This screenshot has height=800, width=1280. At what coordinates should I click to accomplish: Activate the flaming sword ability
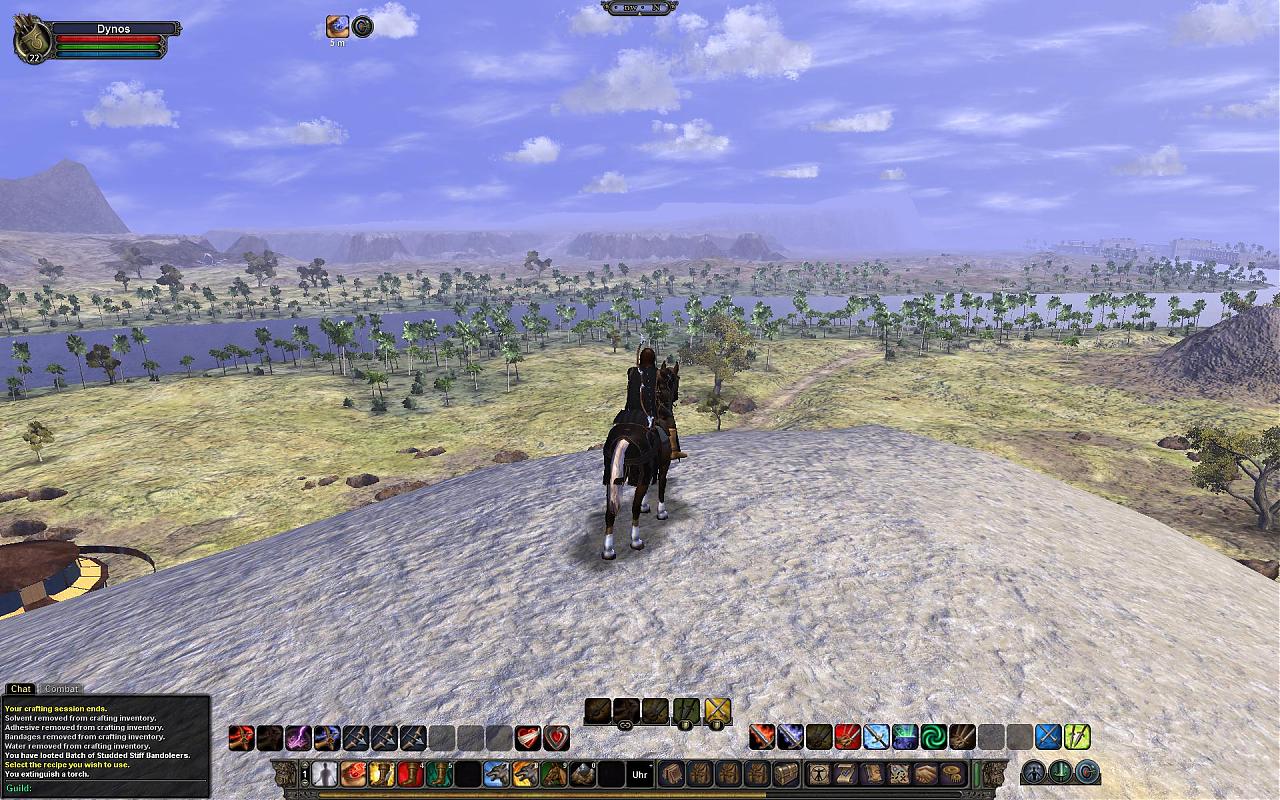point(761,737)
